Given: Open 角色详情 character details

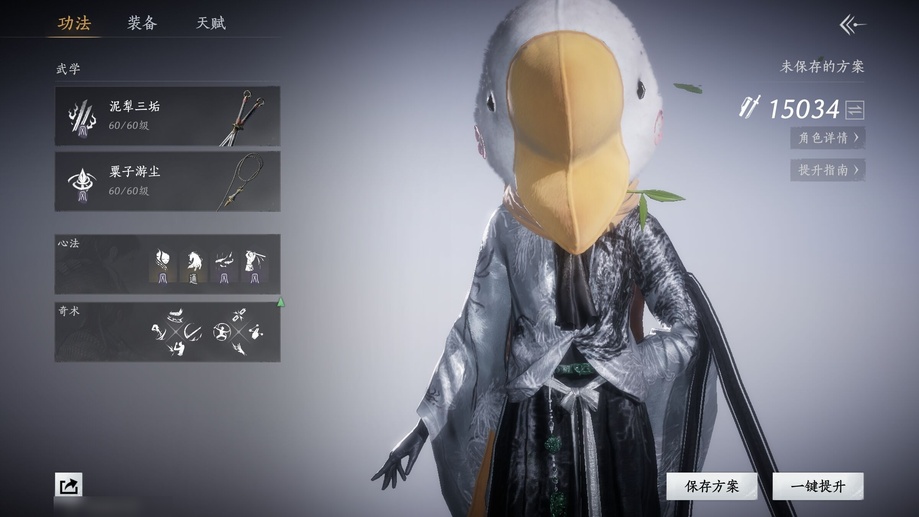Looking at the screenshot, I should click(x=828, y=138).
